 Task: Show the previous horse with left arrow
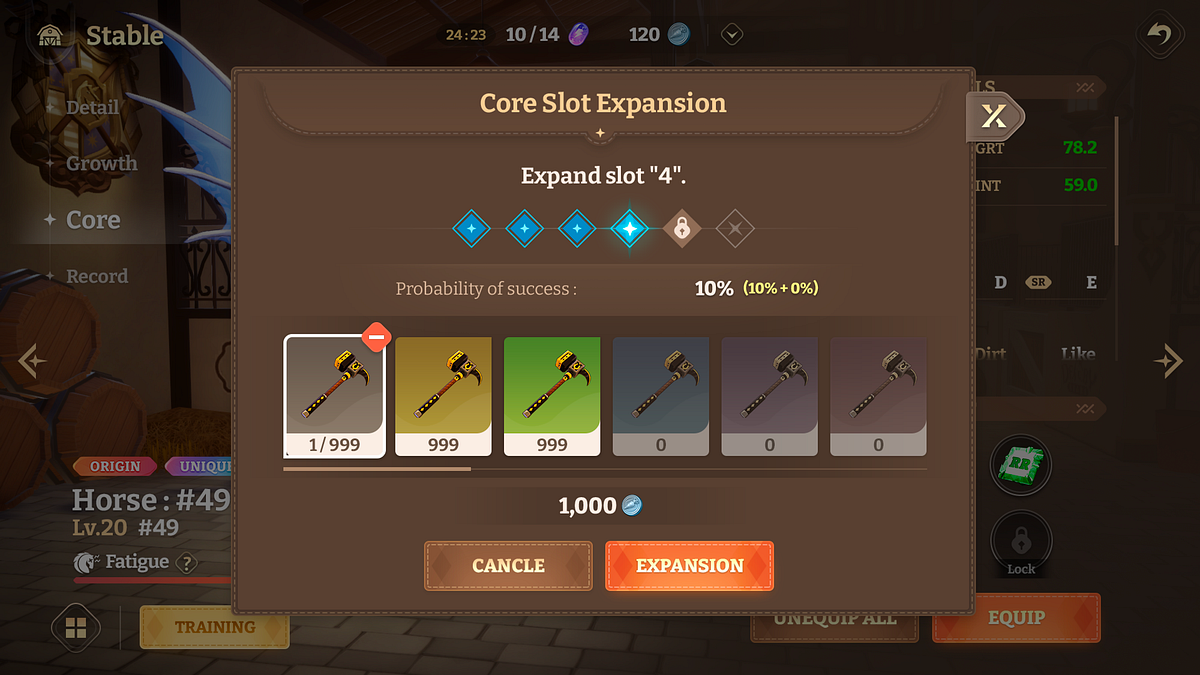click(32, 361)
